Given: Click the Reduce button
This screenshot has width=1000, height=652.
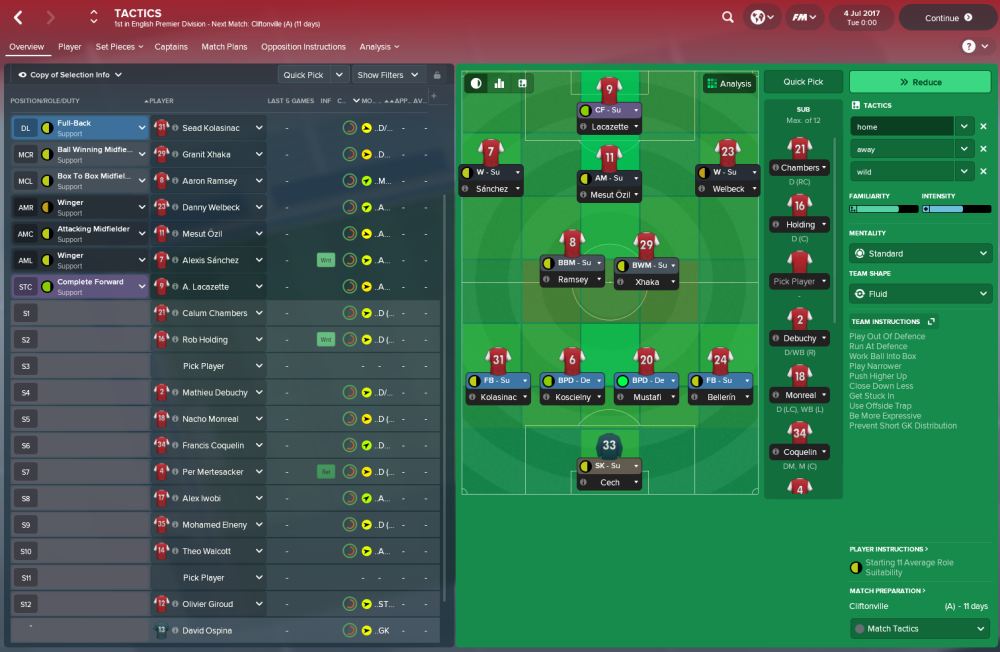Looking at the screenshot, I should [920, 82].
